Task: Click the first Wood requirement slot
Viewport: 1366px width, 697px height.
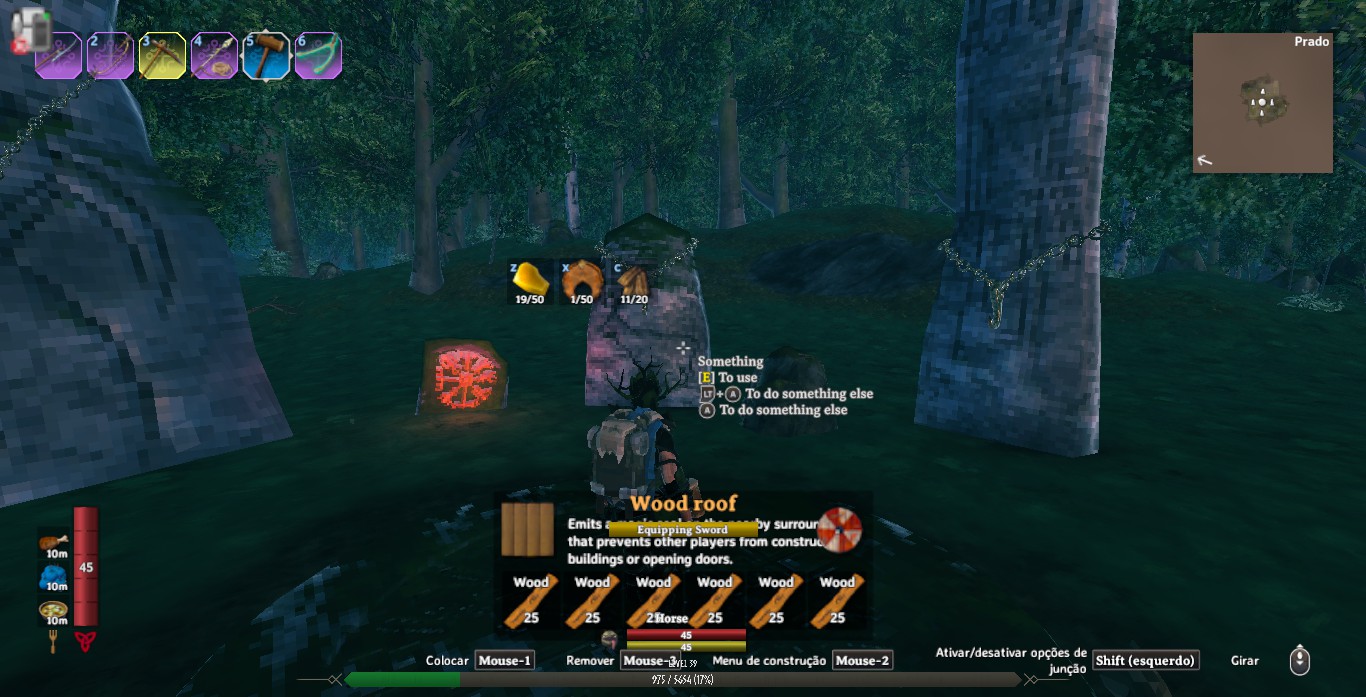Action: [531, 602]
